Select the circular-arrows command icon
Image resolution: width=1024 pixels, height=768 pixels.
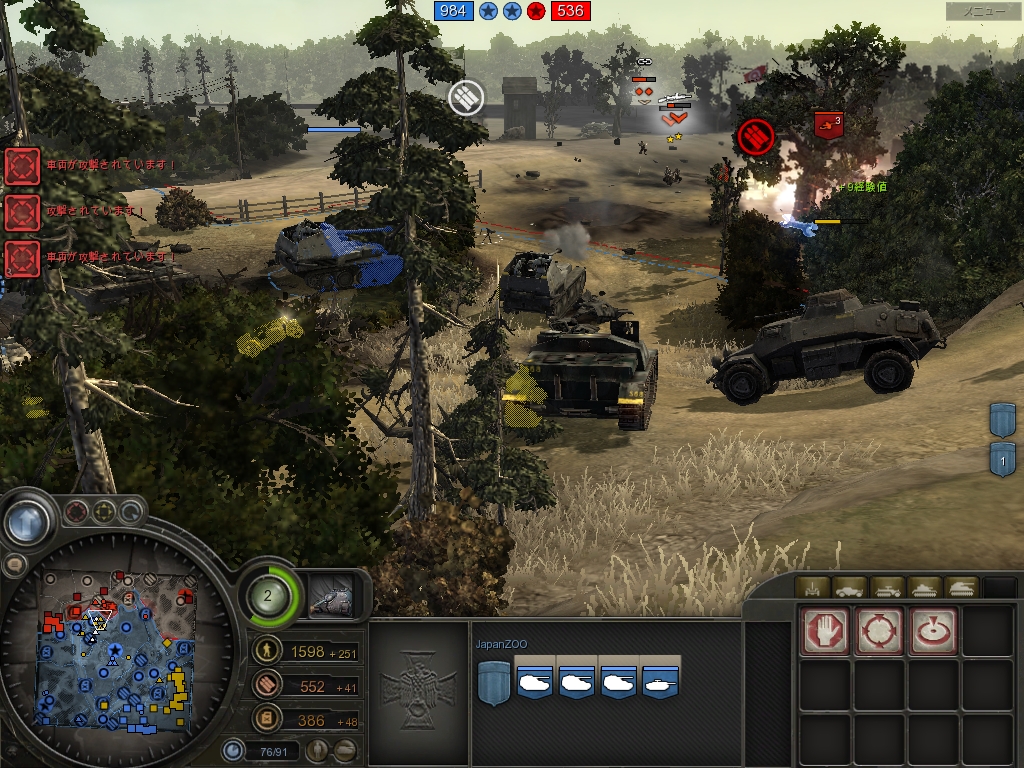point(879,630)
